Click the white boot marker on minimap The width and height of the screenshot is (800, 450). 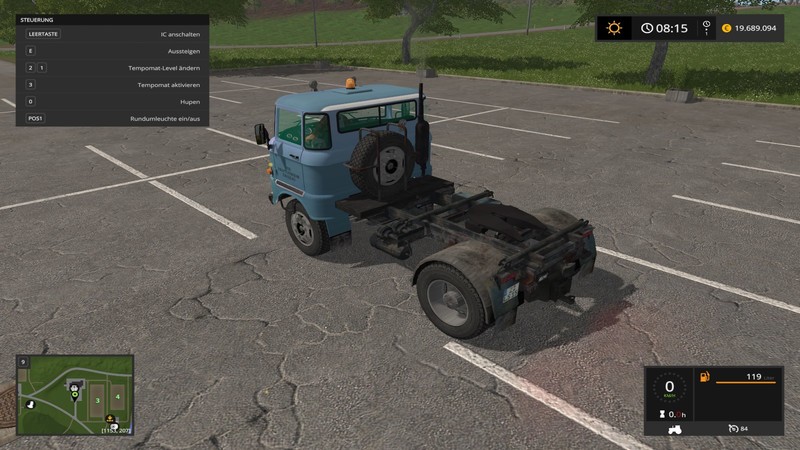[29, 405]
